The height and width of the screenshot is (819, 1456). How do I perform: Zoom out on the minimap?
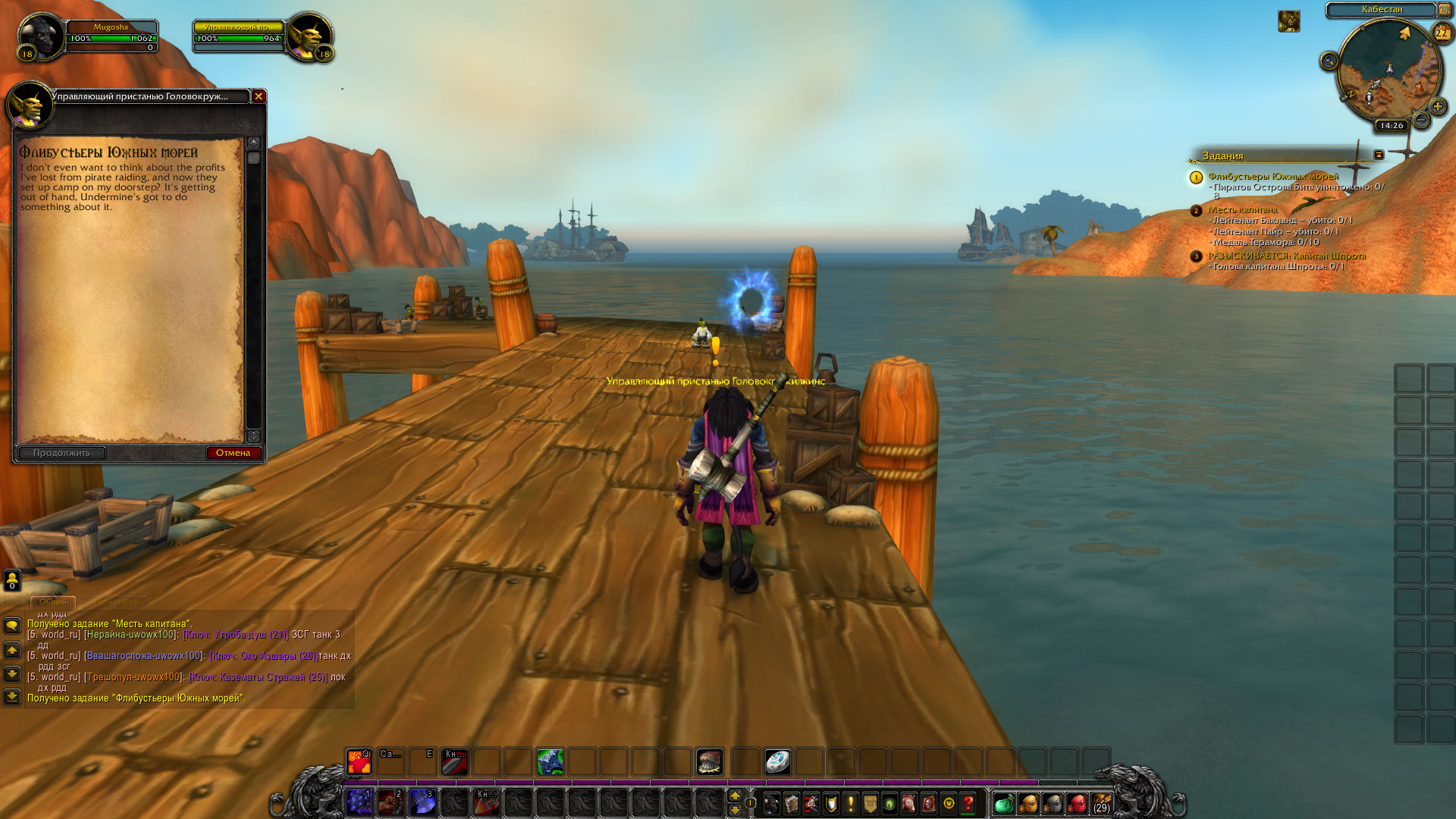point(1422,120)
